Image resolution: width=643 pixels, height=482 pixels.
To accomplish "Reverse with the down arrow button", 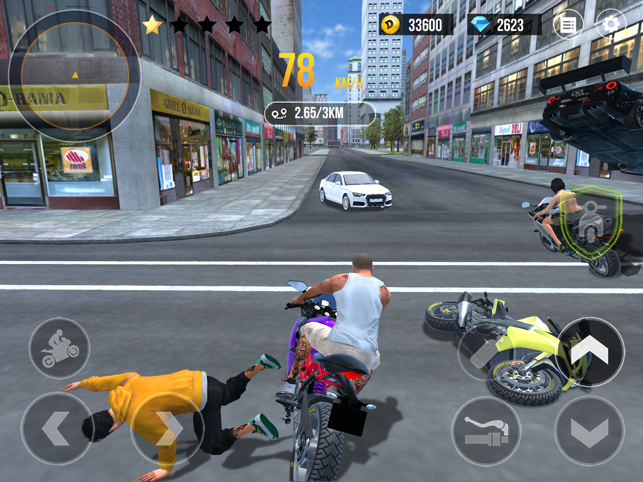I will [x=589, y=431].
